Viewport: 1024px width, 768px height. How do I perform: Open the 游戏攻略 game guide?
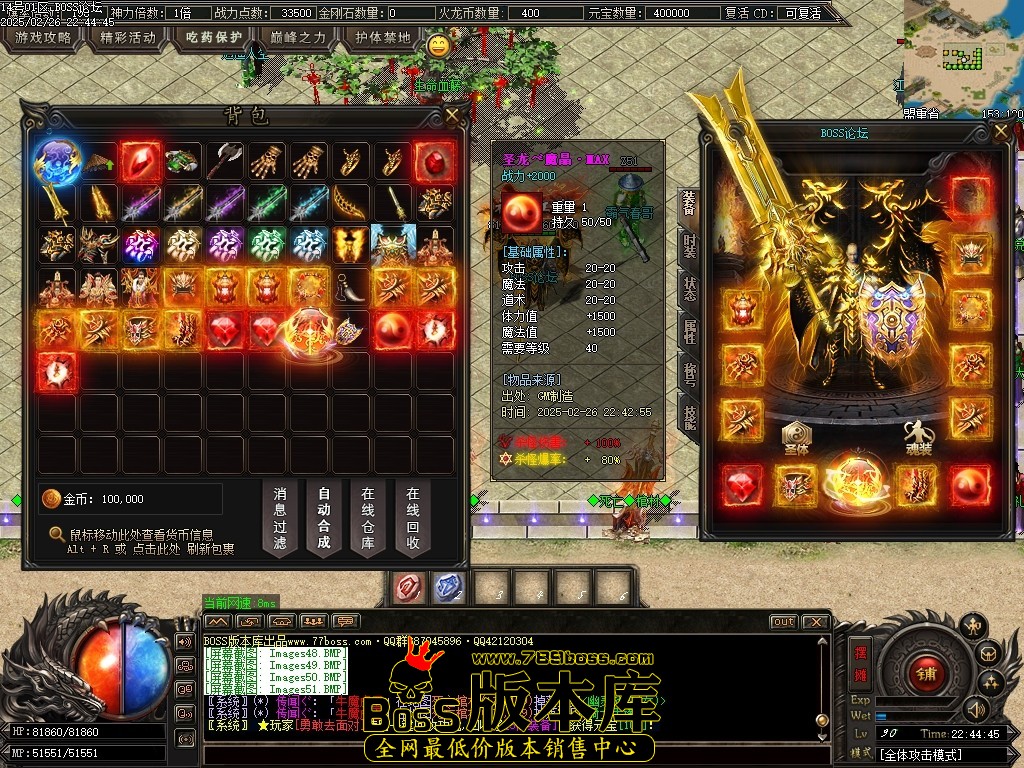(x=43, y=38)
